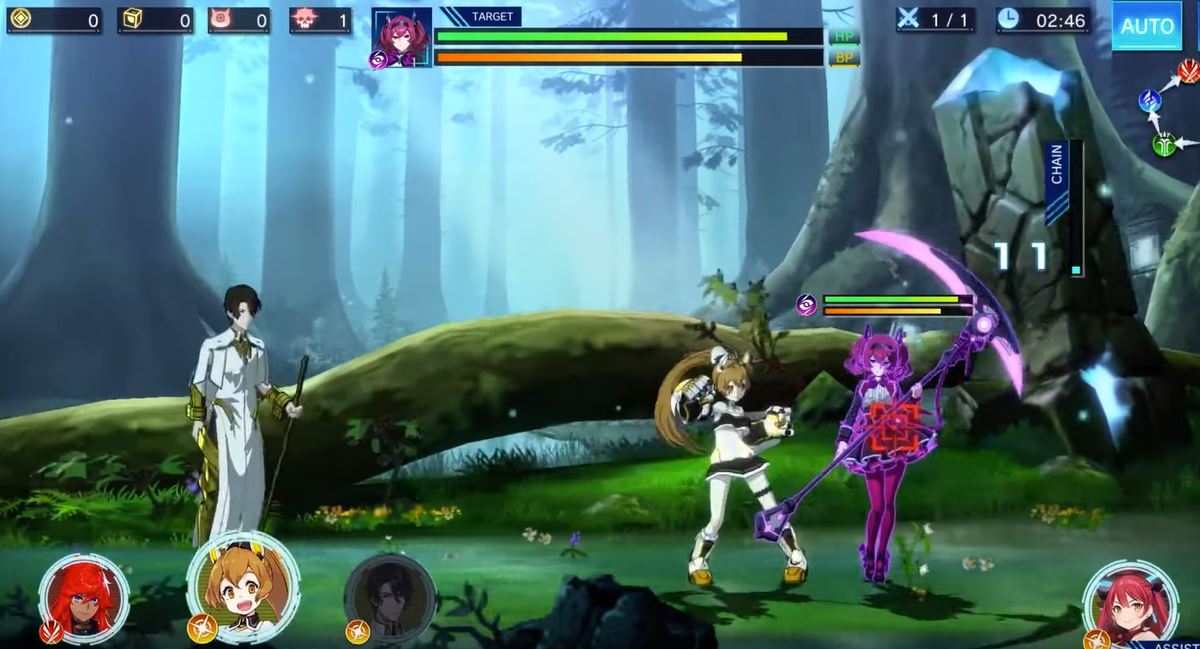This screenshot has width=1200, height=649.
Task: Call the red-haired Assist character
Action: pos(1130,603)
